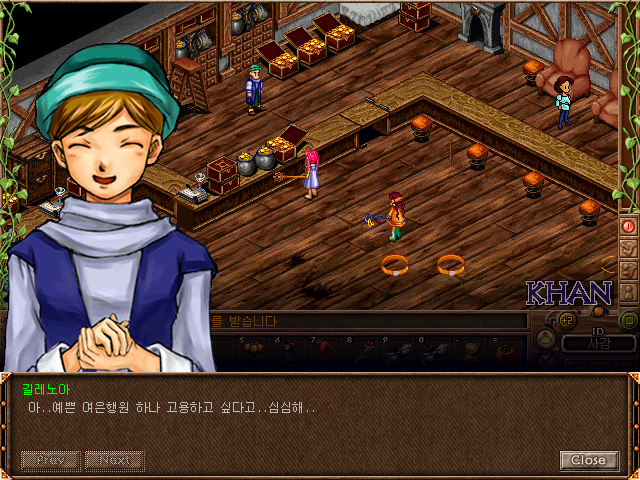Viewport: 640px width, 480px height.
Task: Close the dialogue window
Action: [x=587, y=460]
